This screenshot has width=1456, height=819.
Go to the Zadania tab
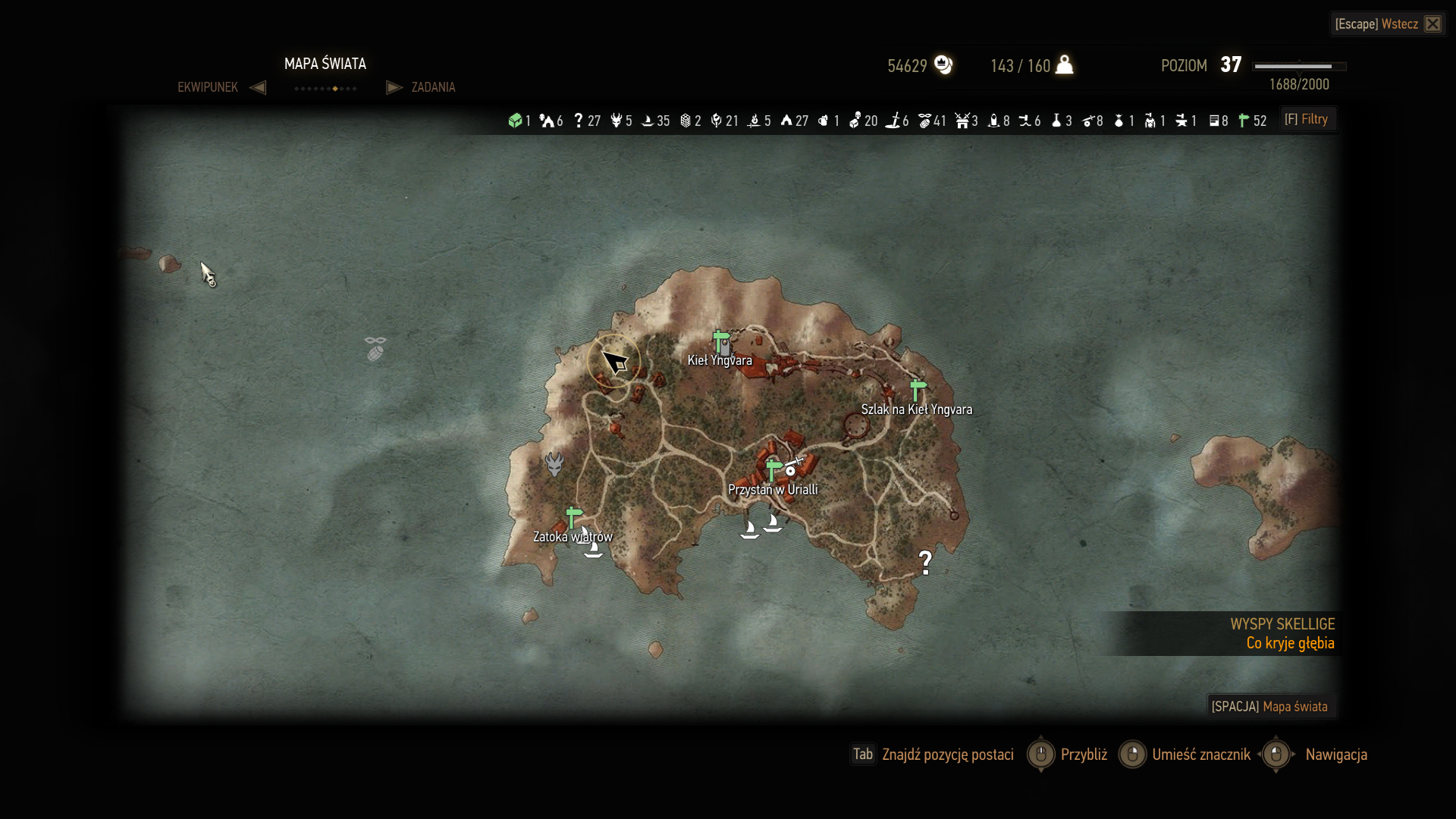(x=433, y=87)
